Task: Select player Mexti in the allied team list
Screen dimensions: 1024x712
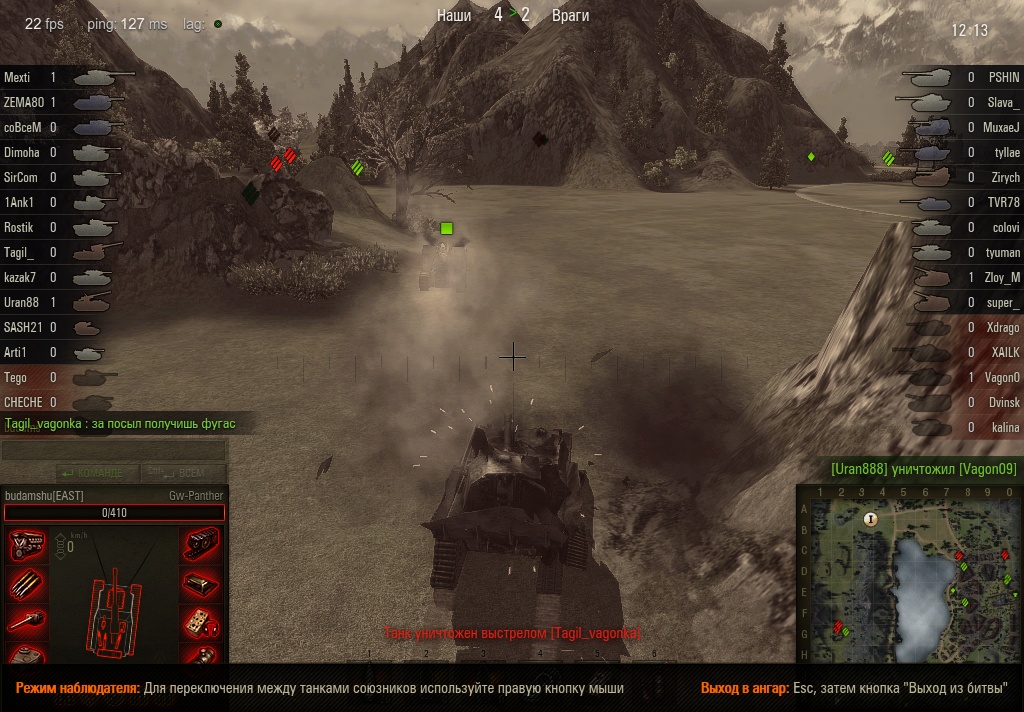Action: 17,77
